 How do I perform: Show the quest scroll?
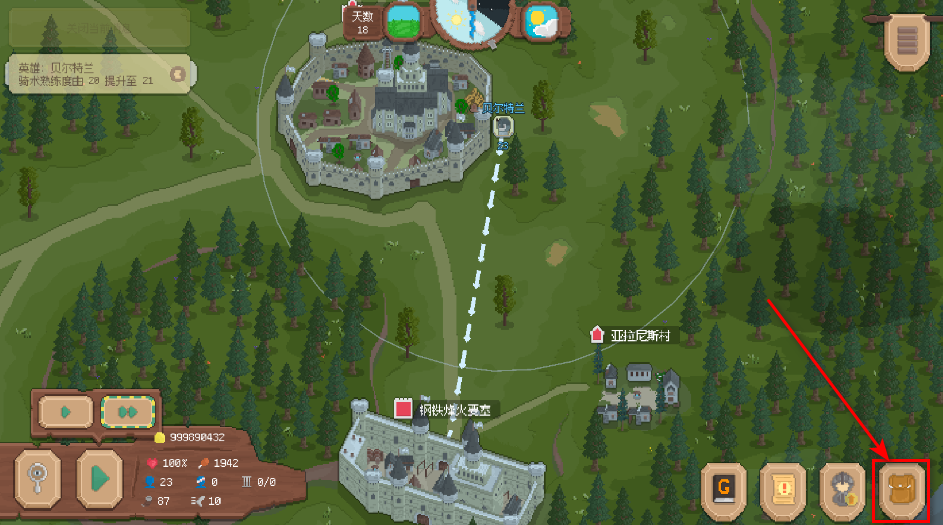point(785,490)
